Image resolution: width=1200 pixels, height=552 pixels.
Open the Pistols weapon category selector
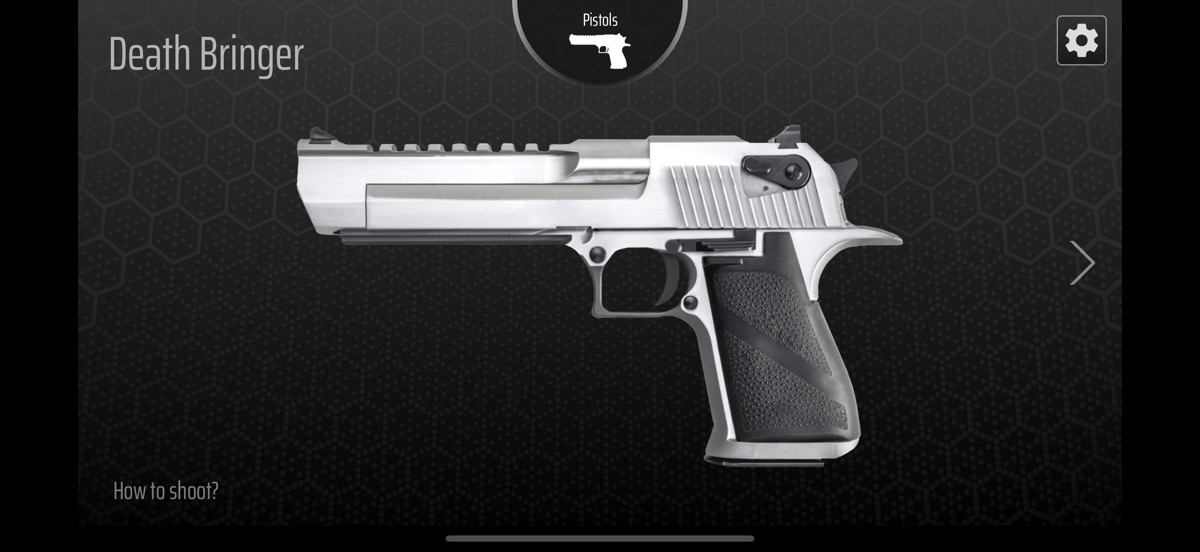pyautogui.click(x=600, y=38)
